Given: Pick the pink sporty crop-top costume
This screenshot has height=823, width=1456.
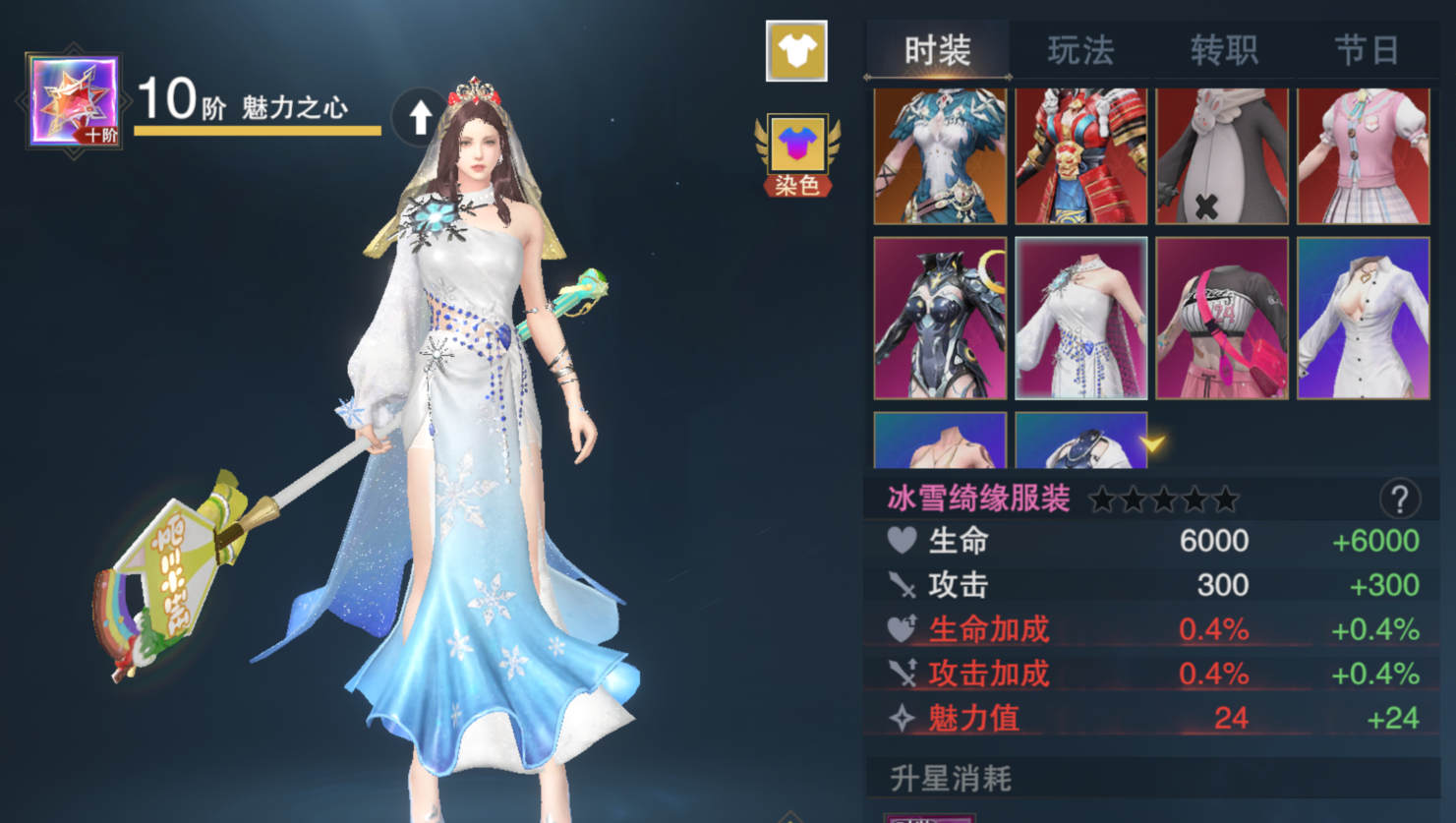Looking at the screenshot, I should [1222, 318].
